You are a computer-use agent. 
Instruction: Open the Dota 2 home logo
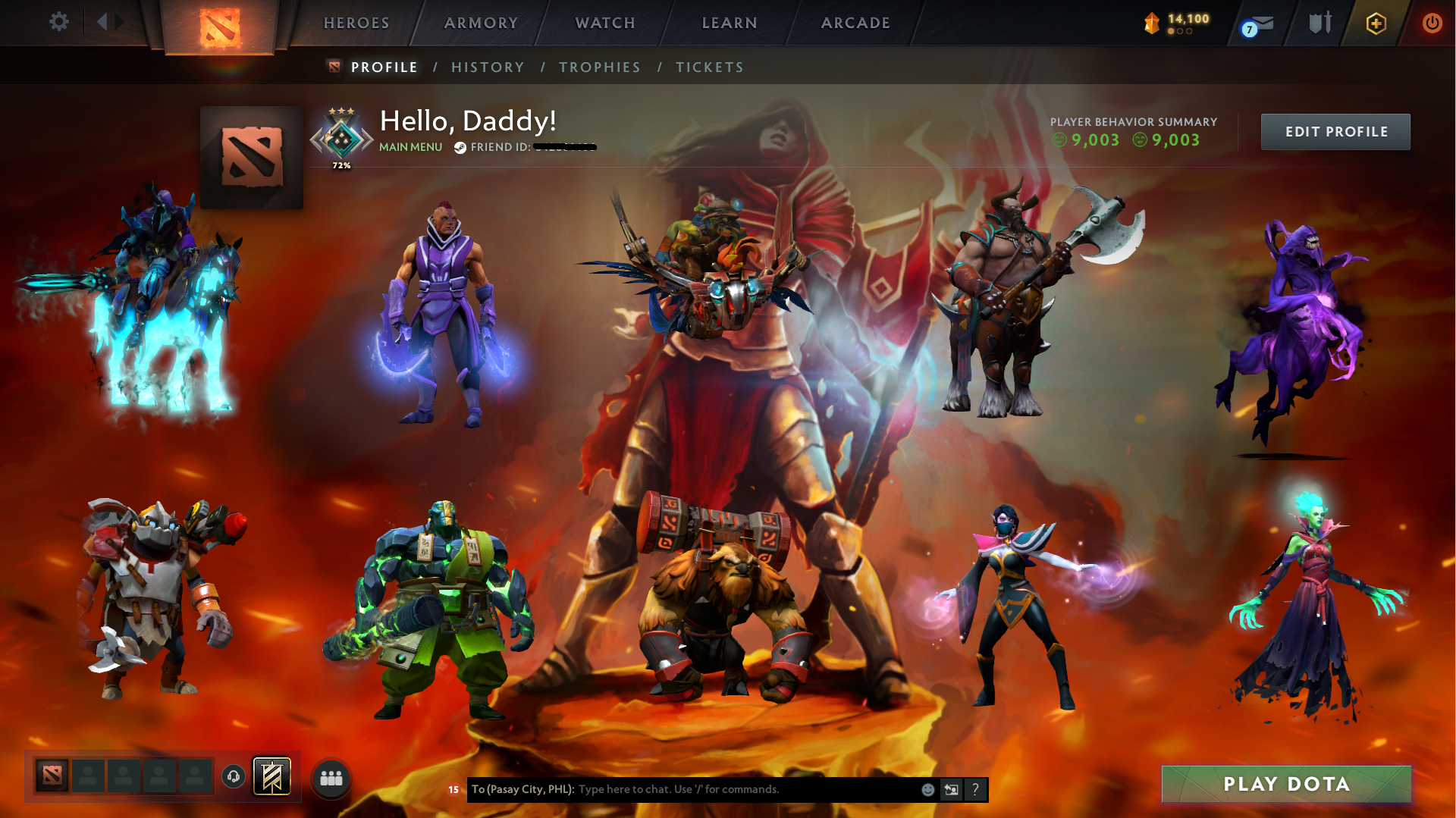tap(221, 25)
